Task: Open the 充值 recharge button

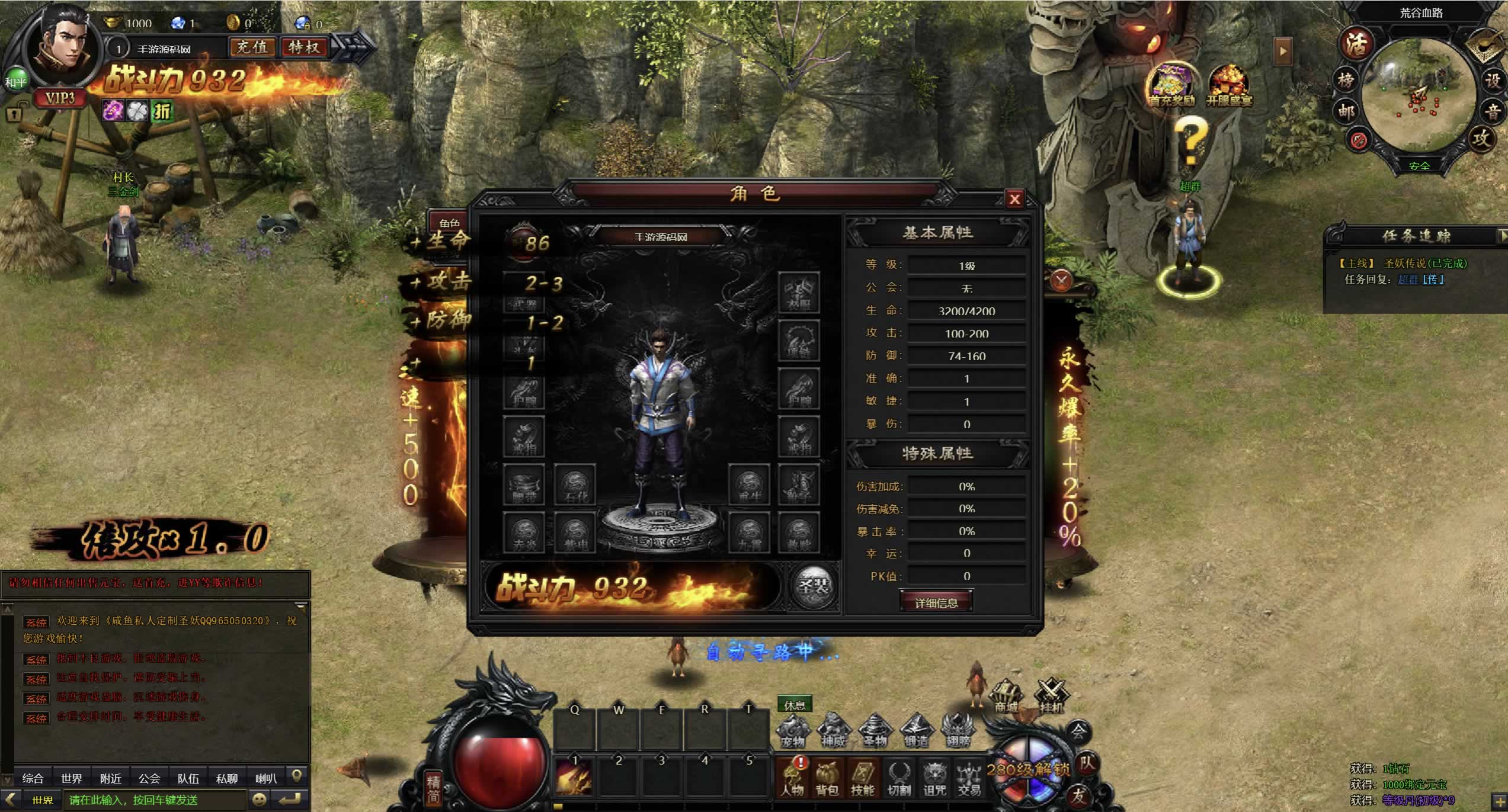Action: pos(252,47)
